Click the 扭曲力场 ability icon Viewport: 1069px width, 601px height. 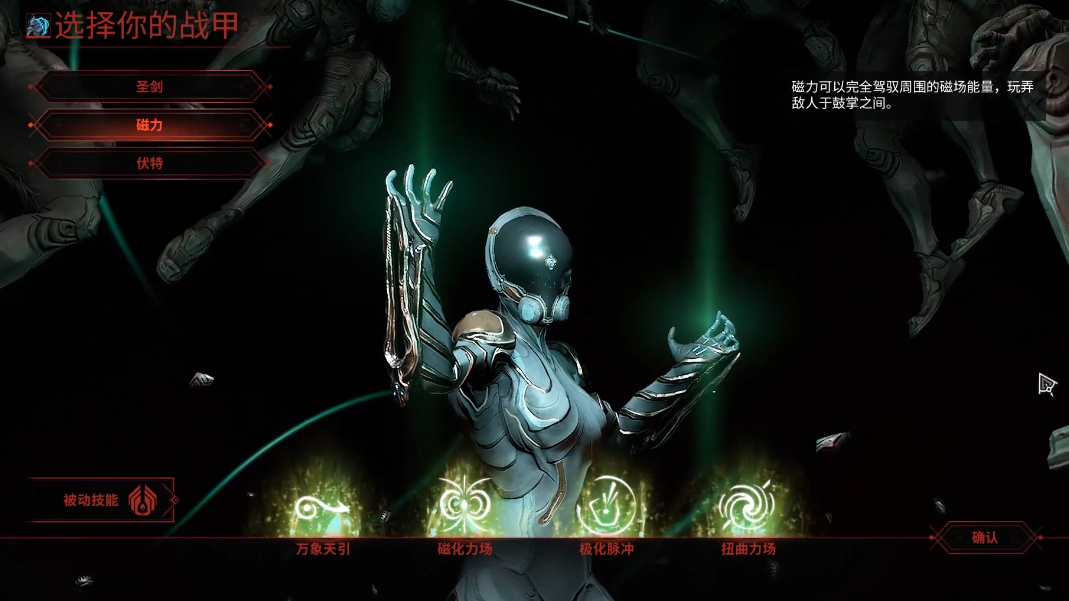[748, 507]
